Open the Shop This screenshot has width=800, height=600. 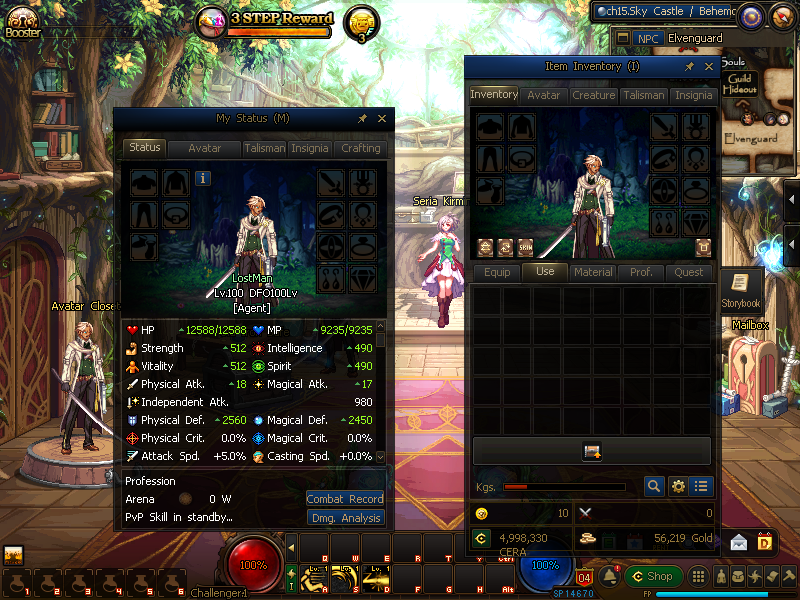(653, 576)
